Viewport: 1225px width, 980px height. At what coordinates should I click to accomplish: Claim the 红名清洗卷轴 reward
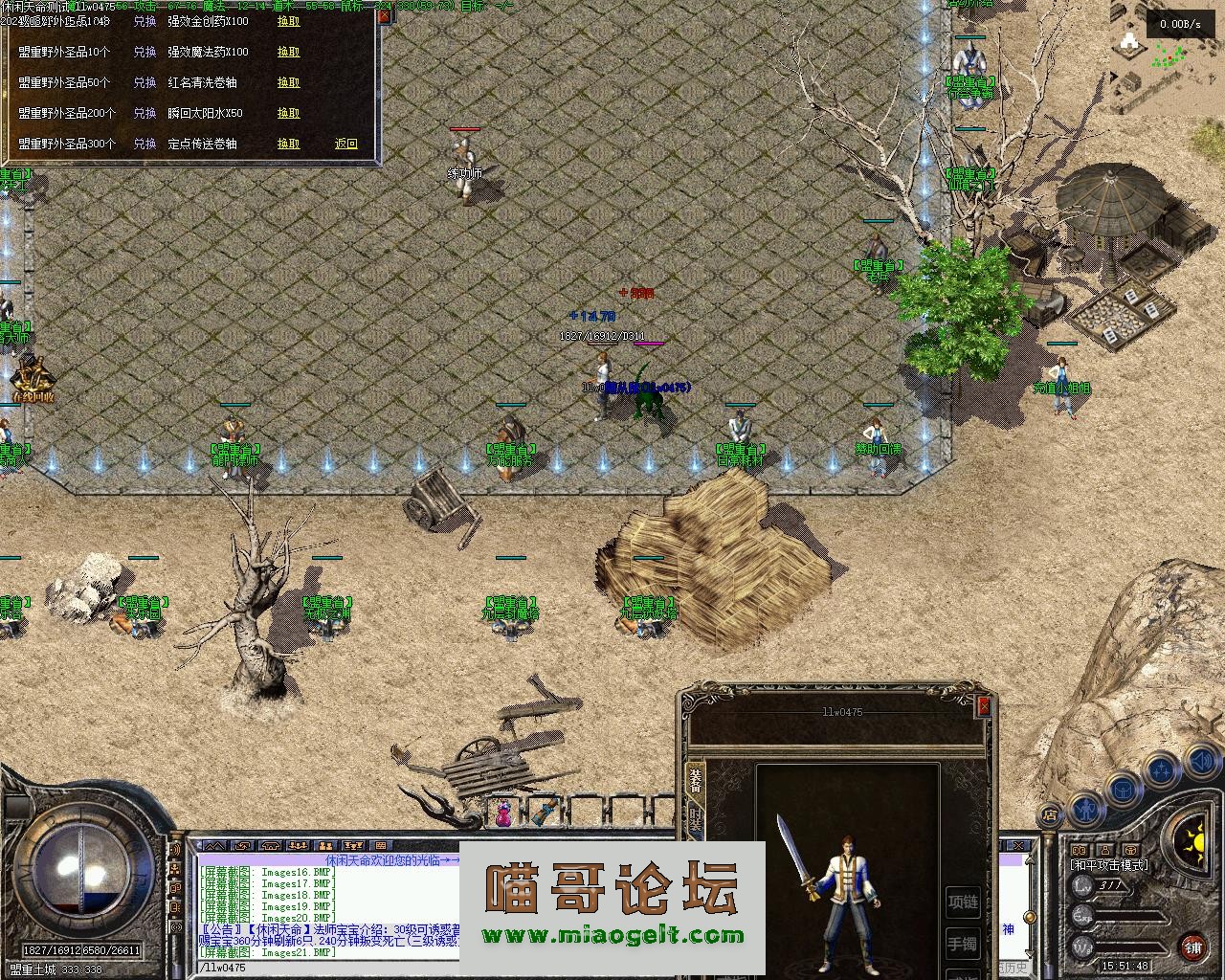pos(288,82)
